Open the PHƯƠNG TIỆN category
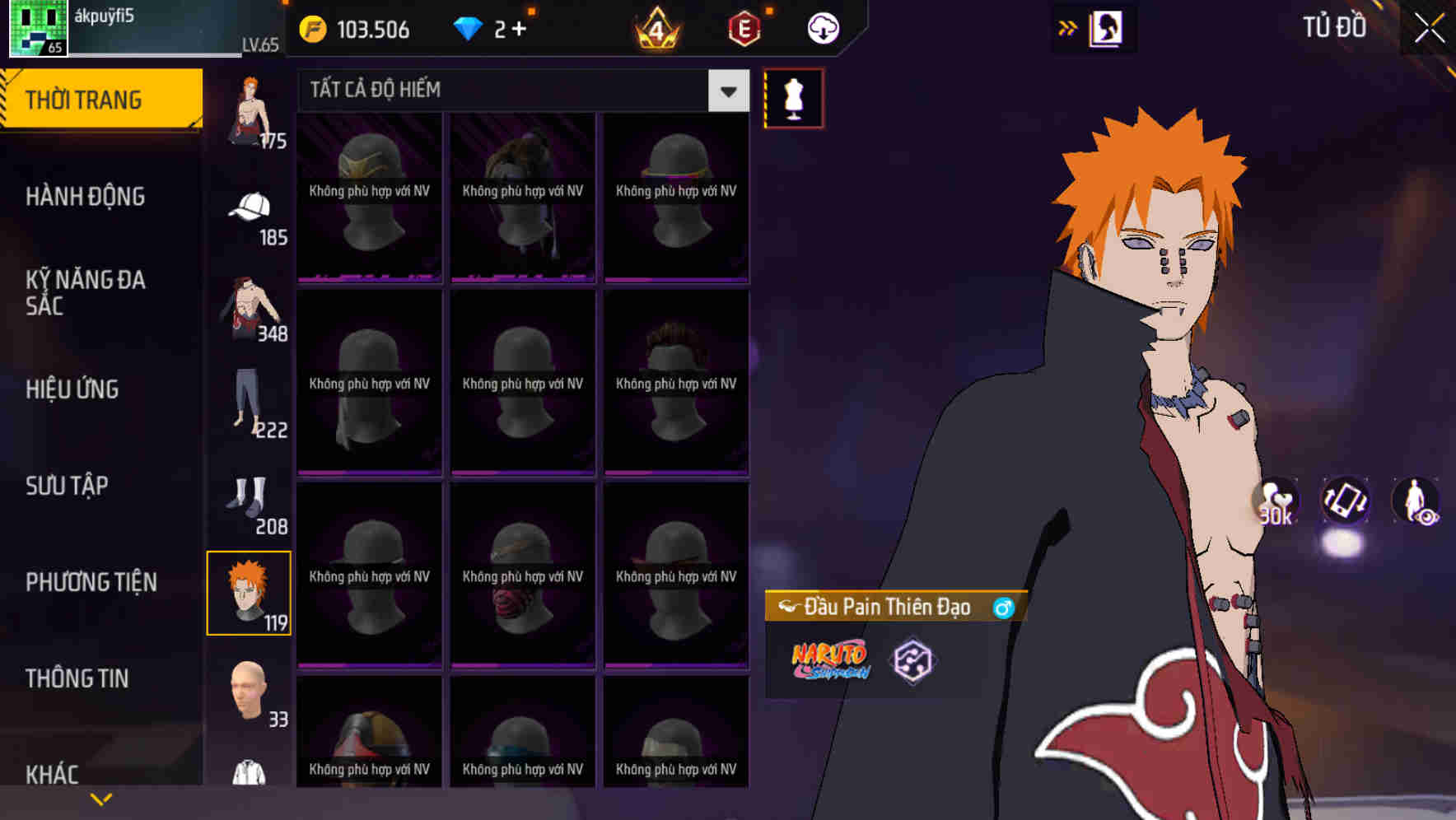The height and width of the screenshot is (820, 1456). (x=91, y=582)
